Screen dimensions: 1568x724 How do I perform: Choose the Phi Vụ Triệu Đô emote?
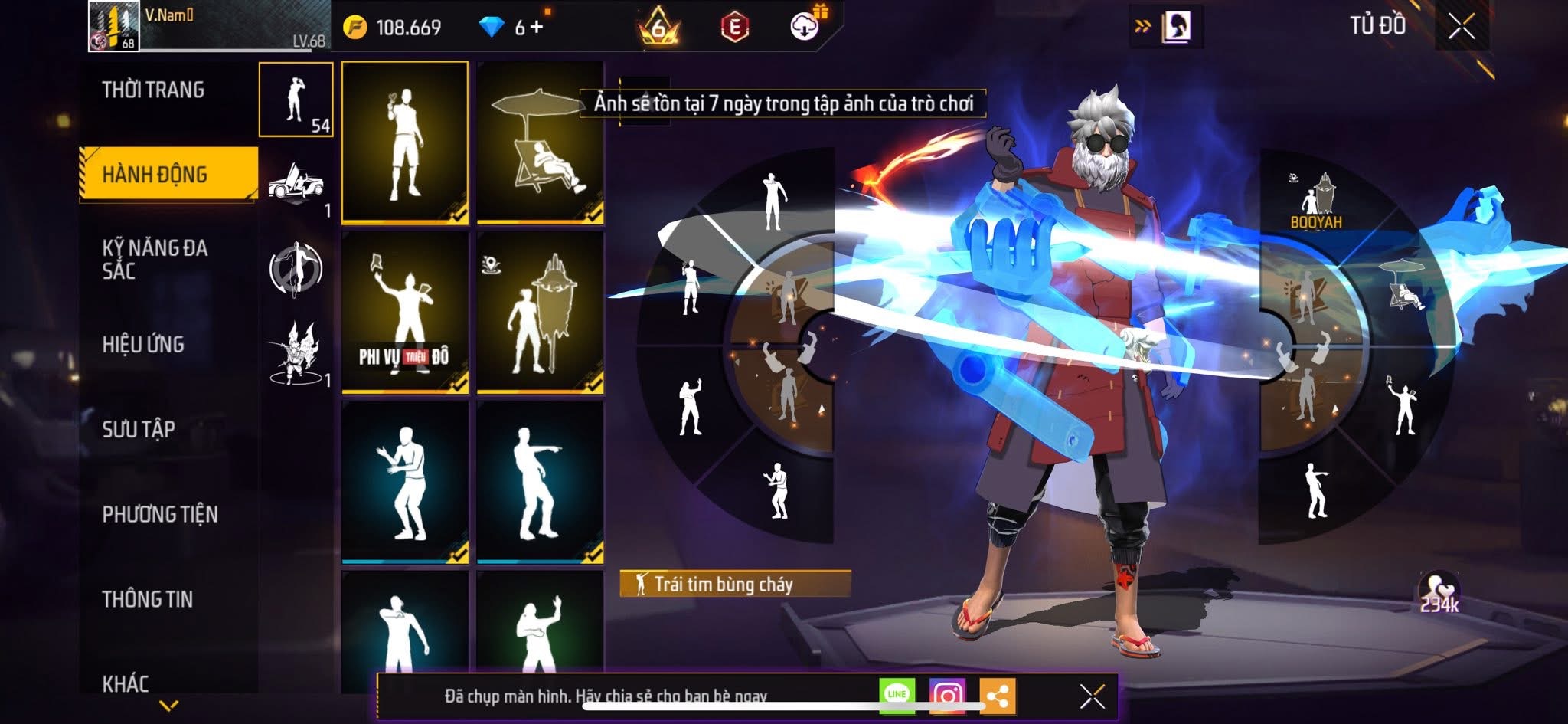[x=405, y=313]
